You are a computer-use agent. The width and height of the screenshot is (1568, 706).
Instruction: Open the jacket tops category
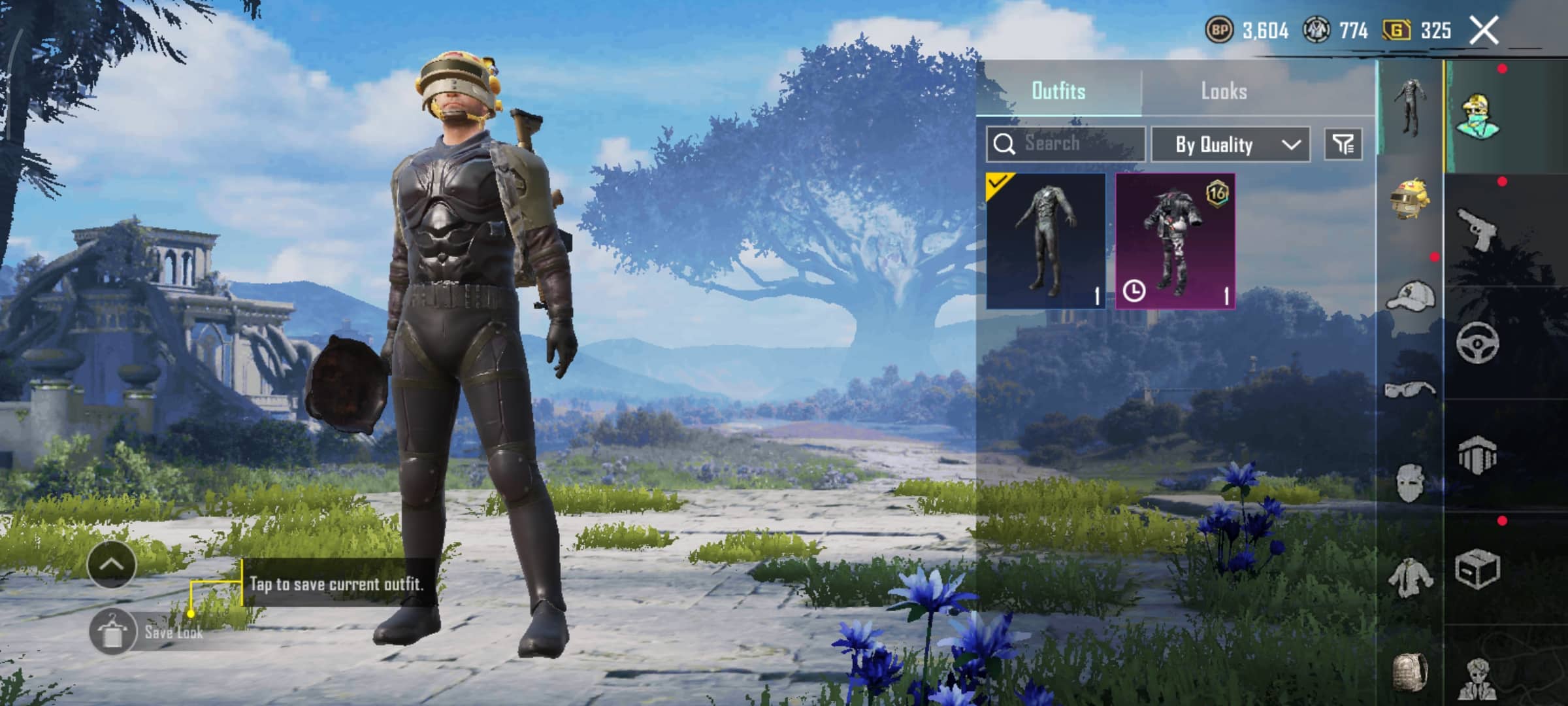coord(1409,577)
